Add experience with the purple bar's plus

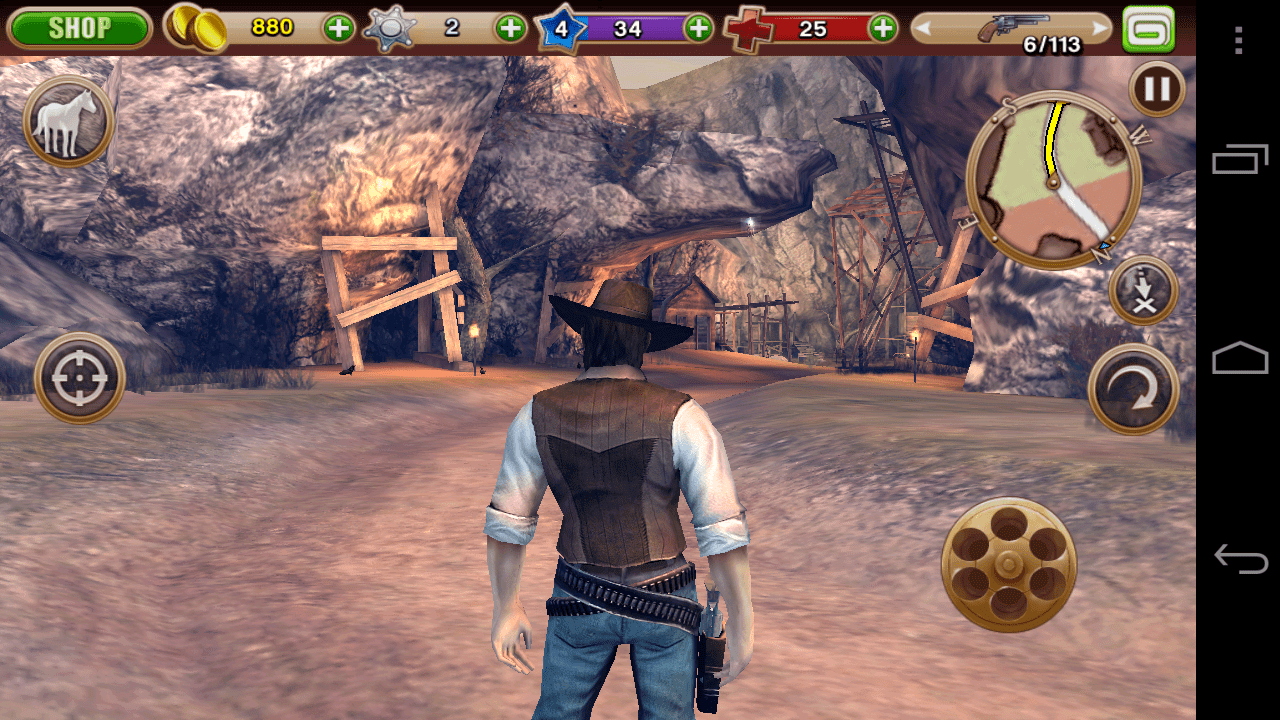click(x=698, y=28)
